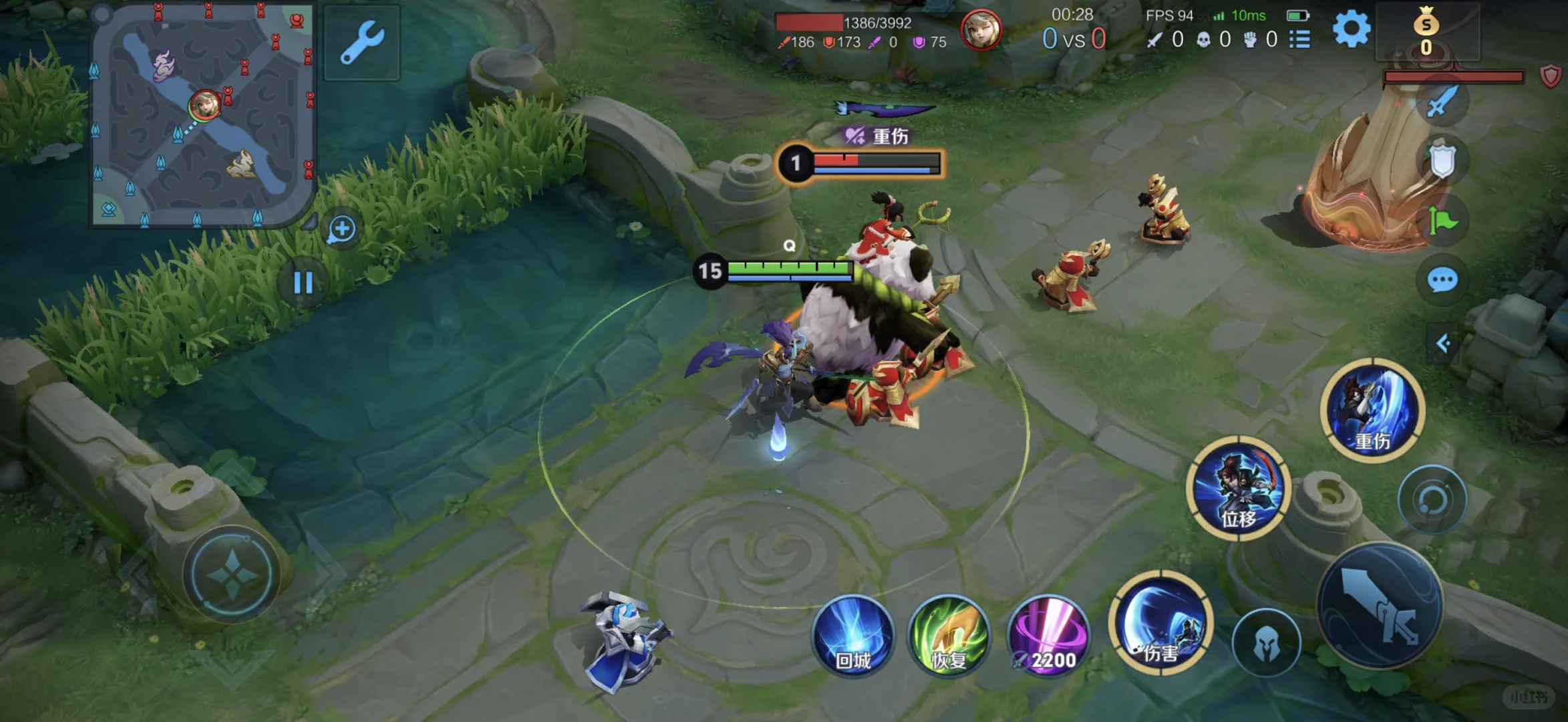Select the shield defend signal

1442,161
